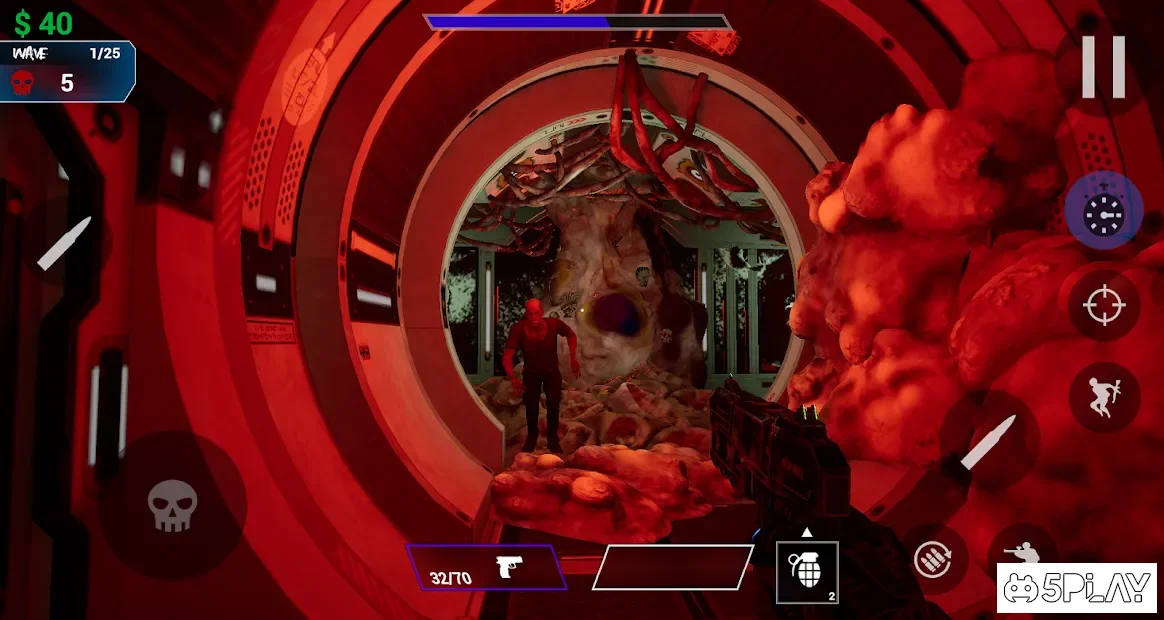1164x620 pixels.
Task: Tap the jumping figure button
Action: [x=1103, y=396]
